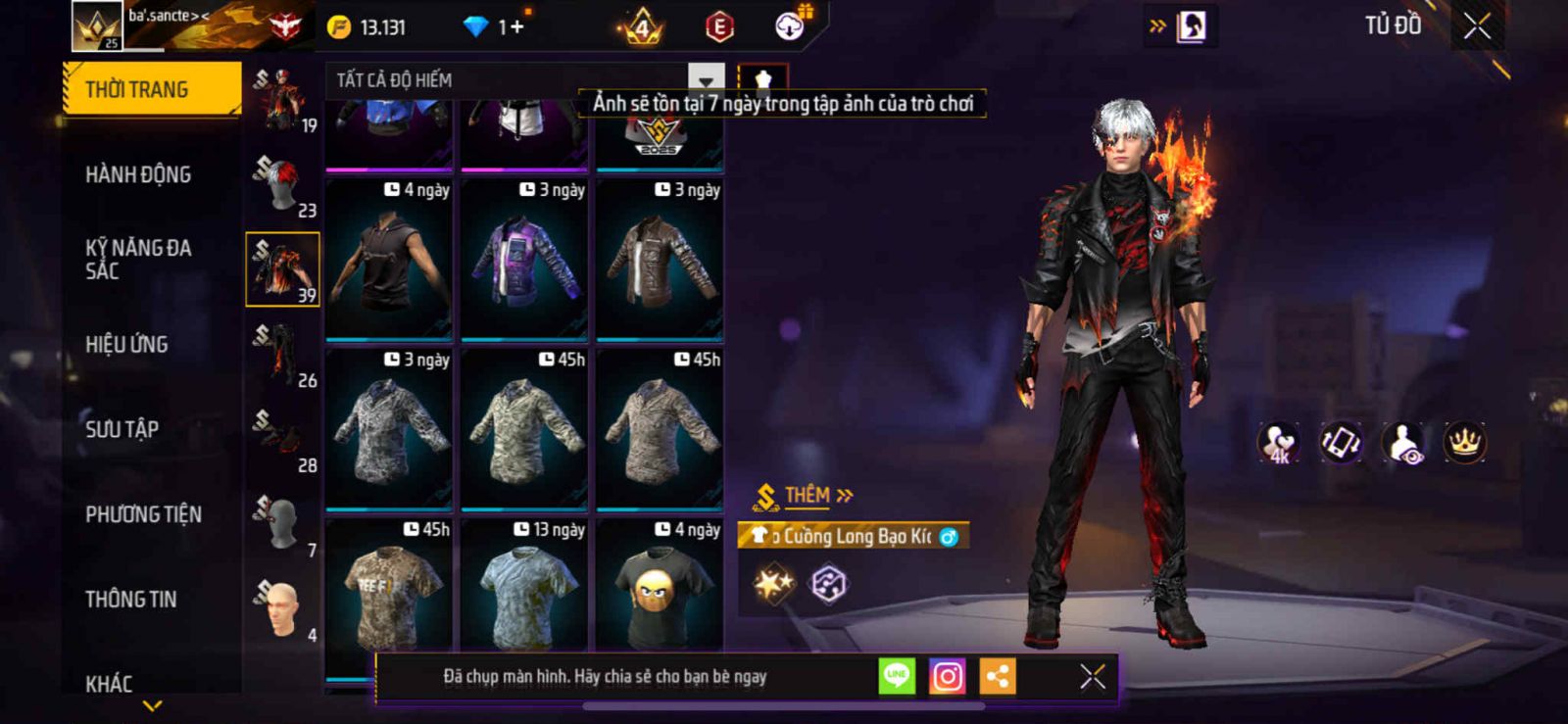Switch to the THỜI TRANG tab
The width and height of the screenshot is (1568, 724).
[152, 89]
